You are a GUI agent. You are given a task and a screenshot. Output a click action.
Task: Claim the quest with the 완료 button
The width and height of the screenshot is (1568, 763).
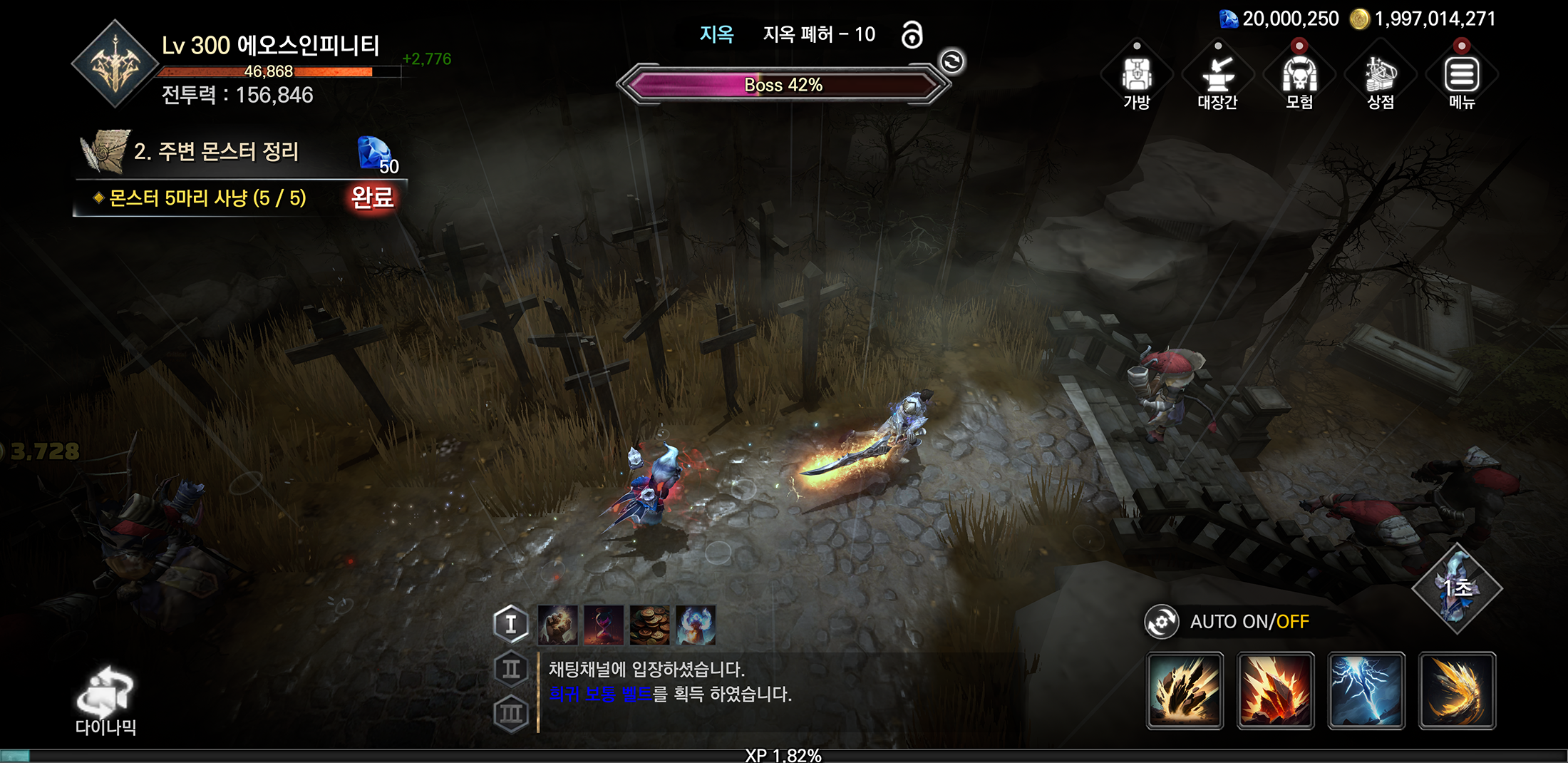(x=372, y=198)
